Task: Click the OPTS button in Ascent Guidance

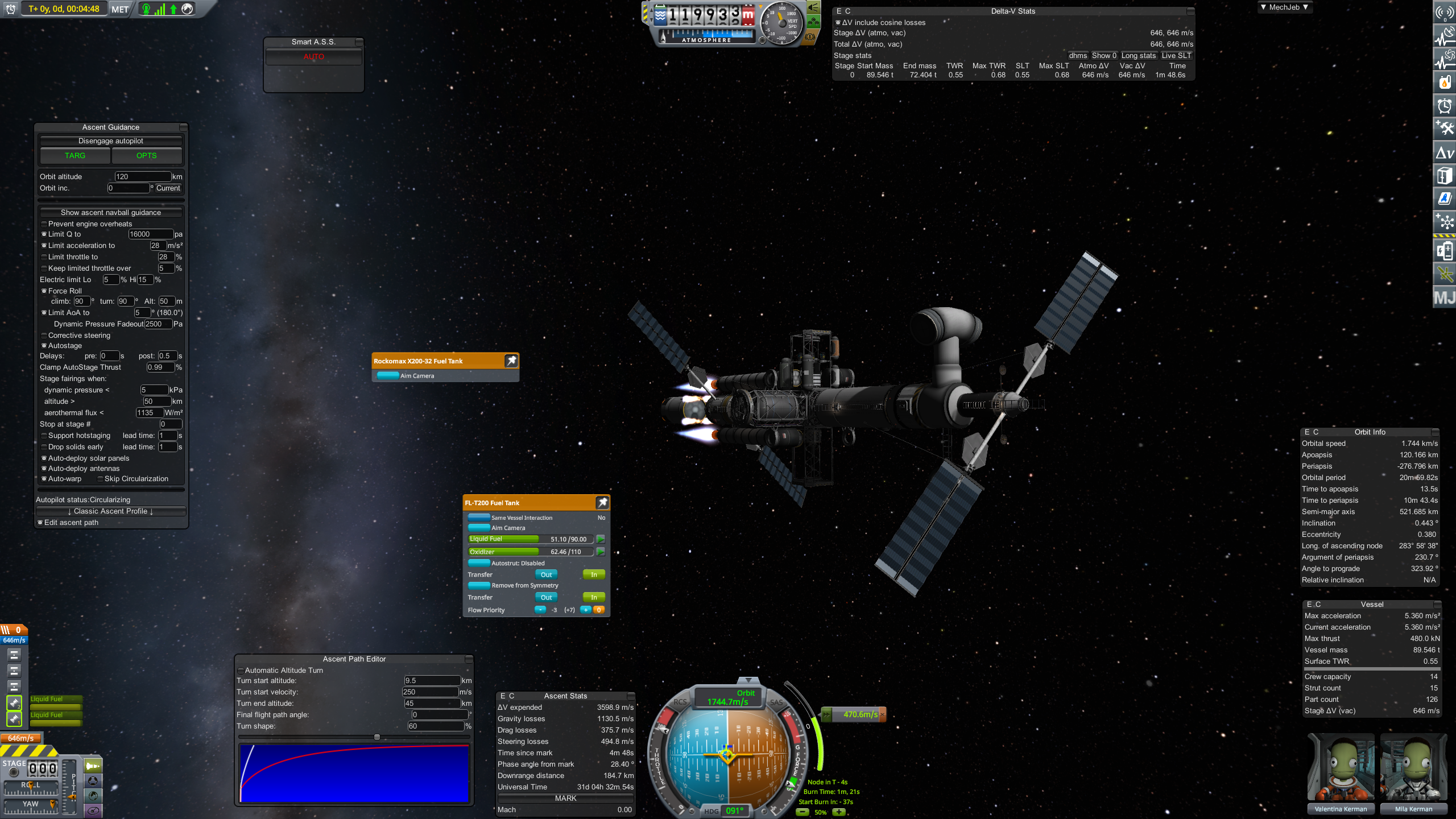Action: point(146,156)
